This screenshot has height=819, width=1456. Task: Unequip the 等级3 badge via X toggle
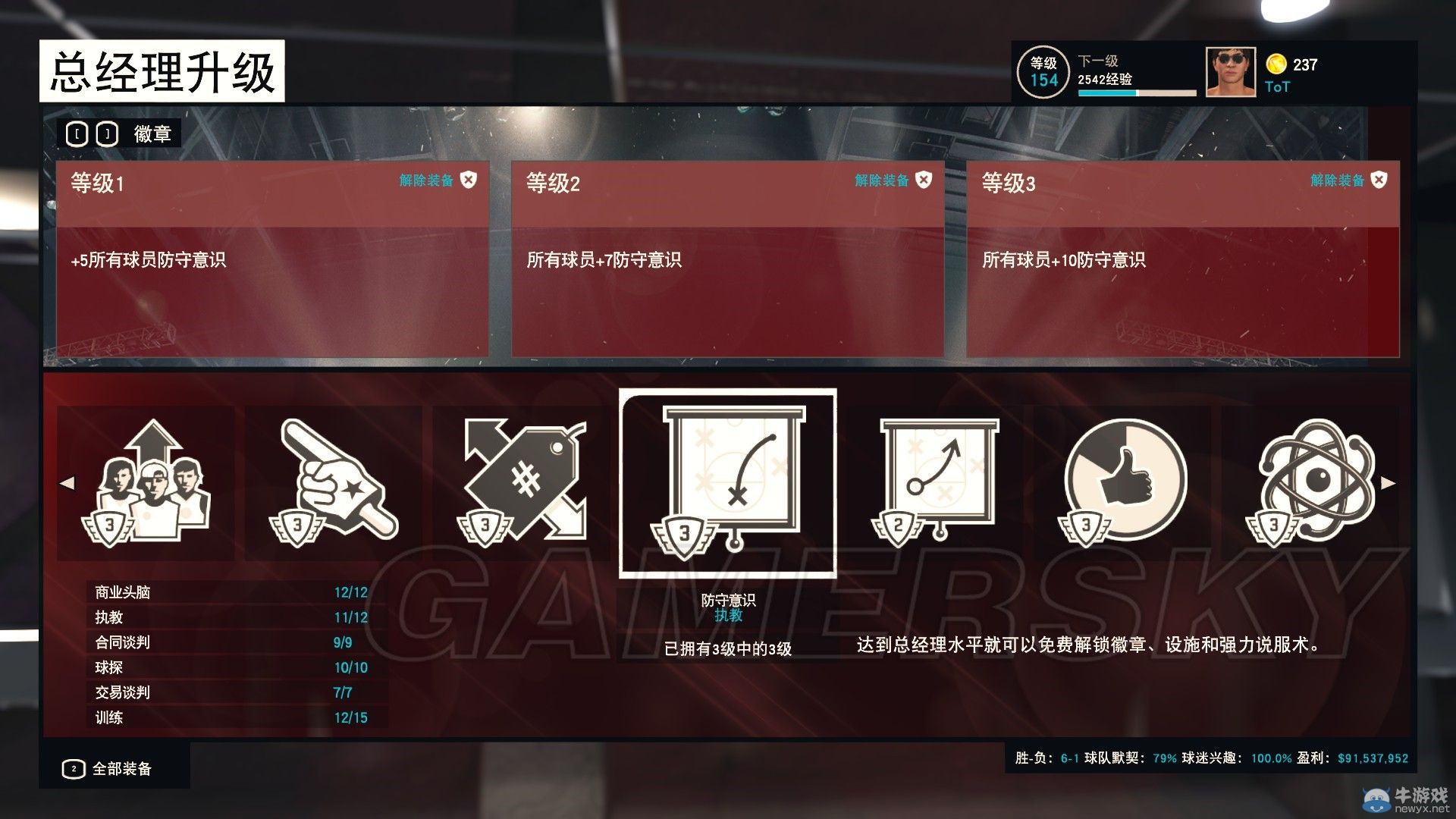[1379, 181]
